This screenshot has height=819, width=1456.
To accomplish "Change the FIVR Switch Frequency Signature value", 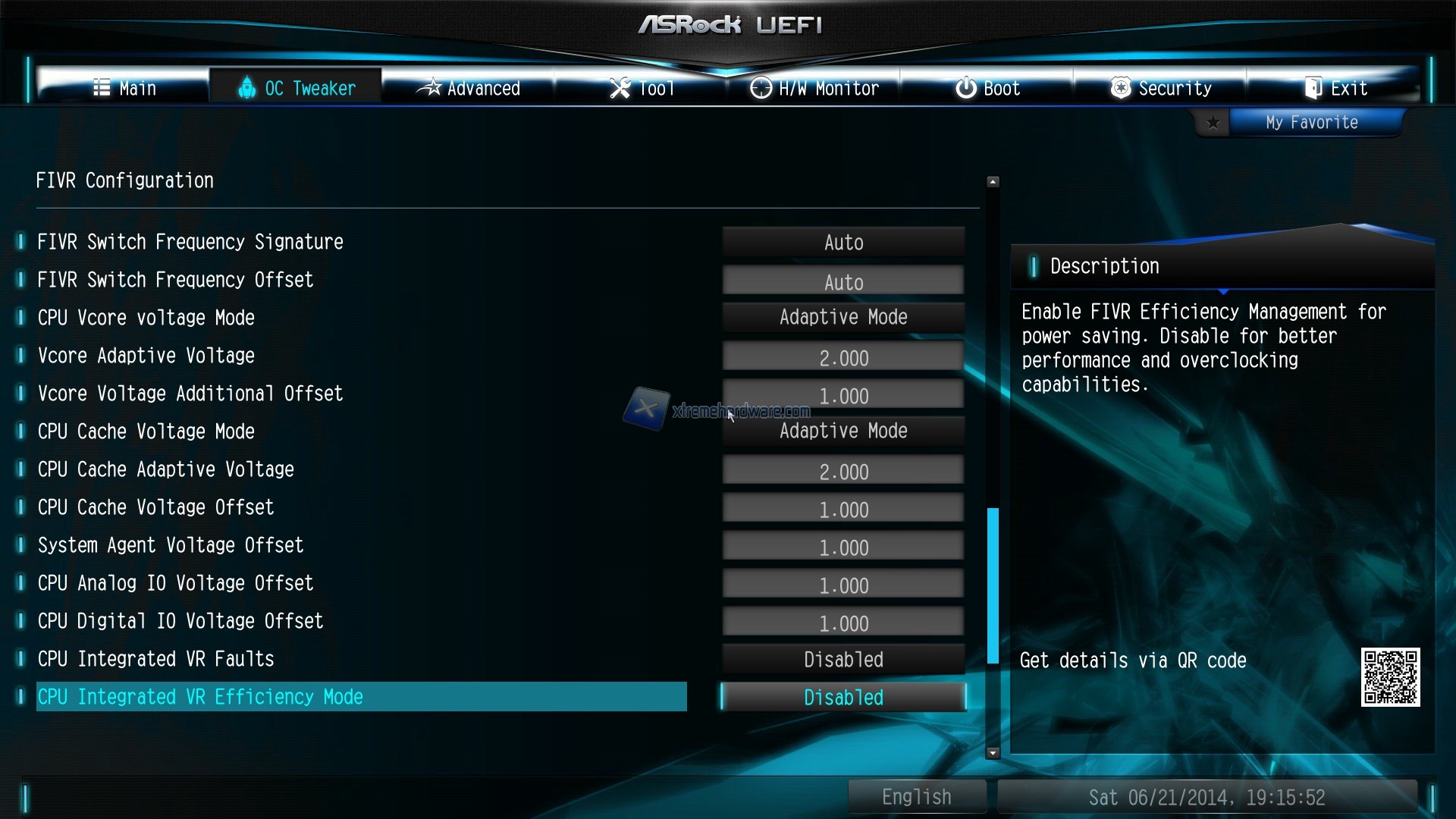I will 843,243.
